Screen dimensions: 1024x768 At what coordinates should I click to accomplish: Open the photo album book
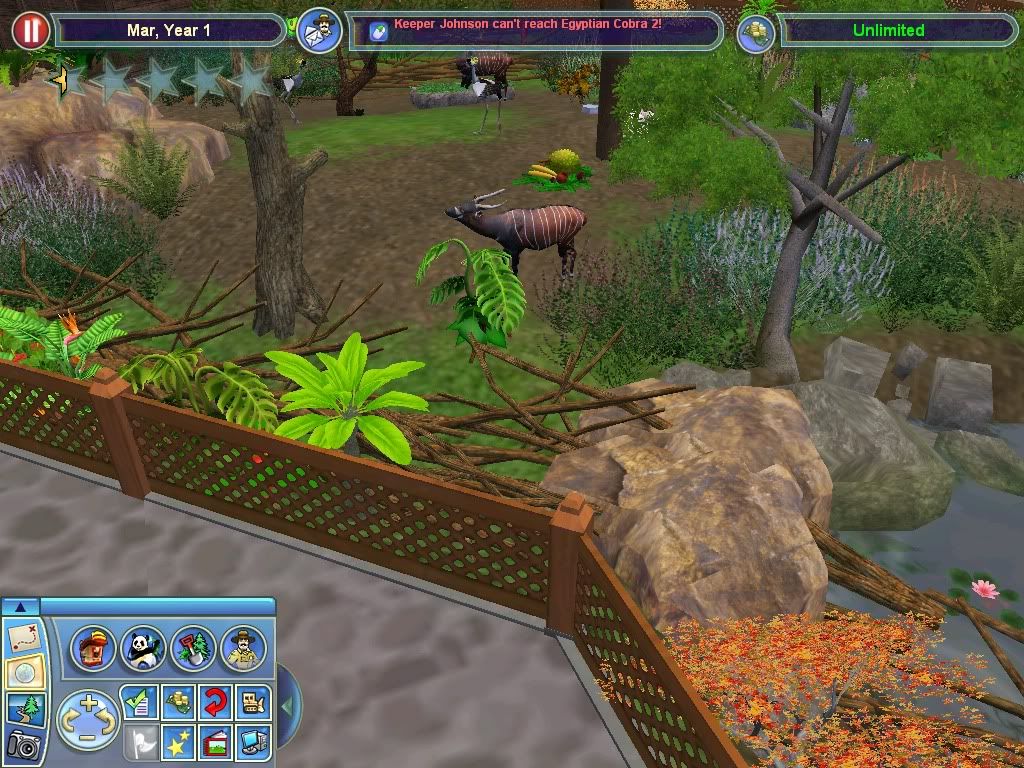[x=214, y=740]
